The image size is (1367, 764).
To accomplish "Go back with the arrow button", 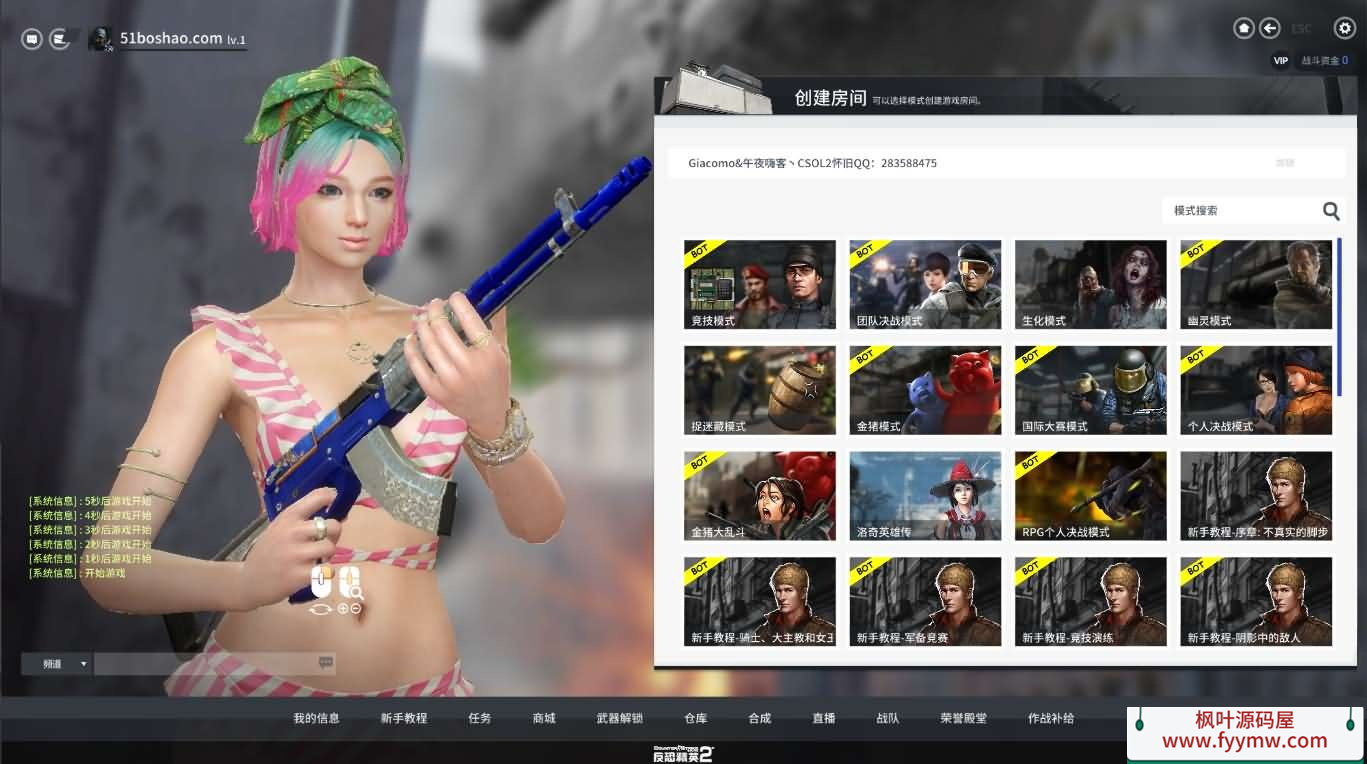I will 1270,29.
